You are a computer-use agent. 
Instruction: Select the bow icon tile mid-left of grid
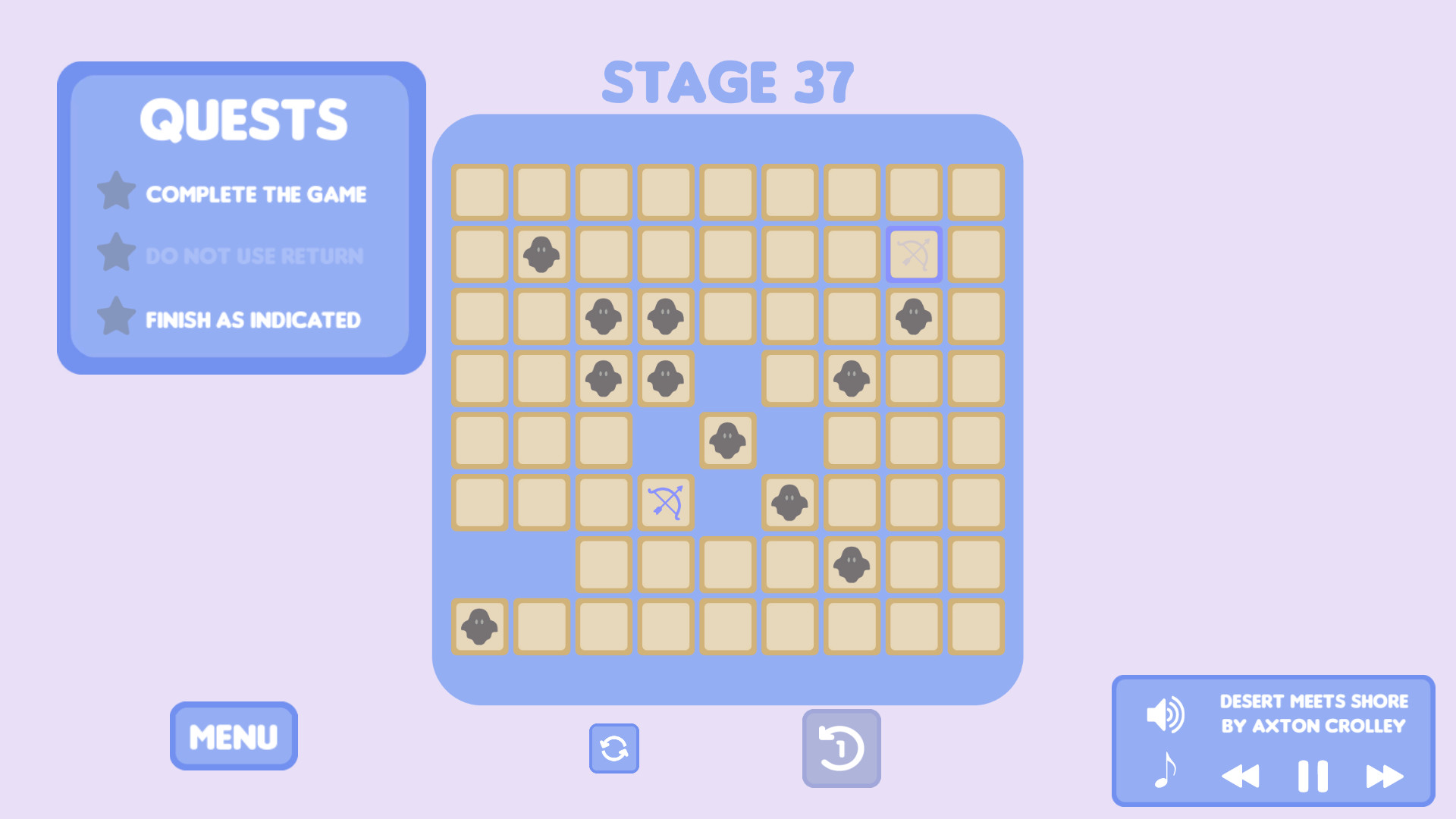click(665, 502)
